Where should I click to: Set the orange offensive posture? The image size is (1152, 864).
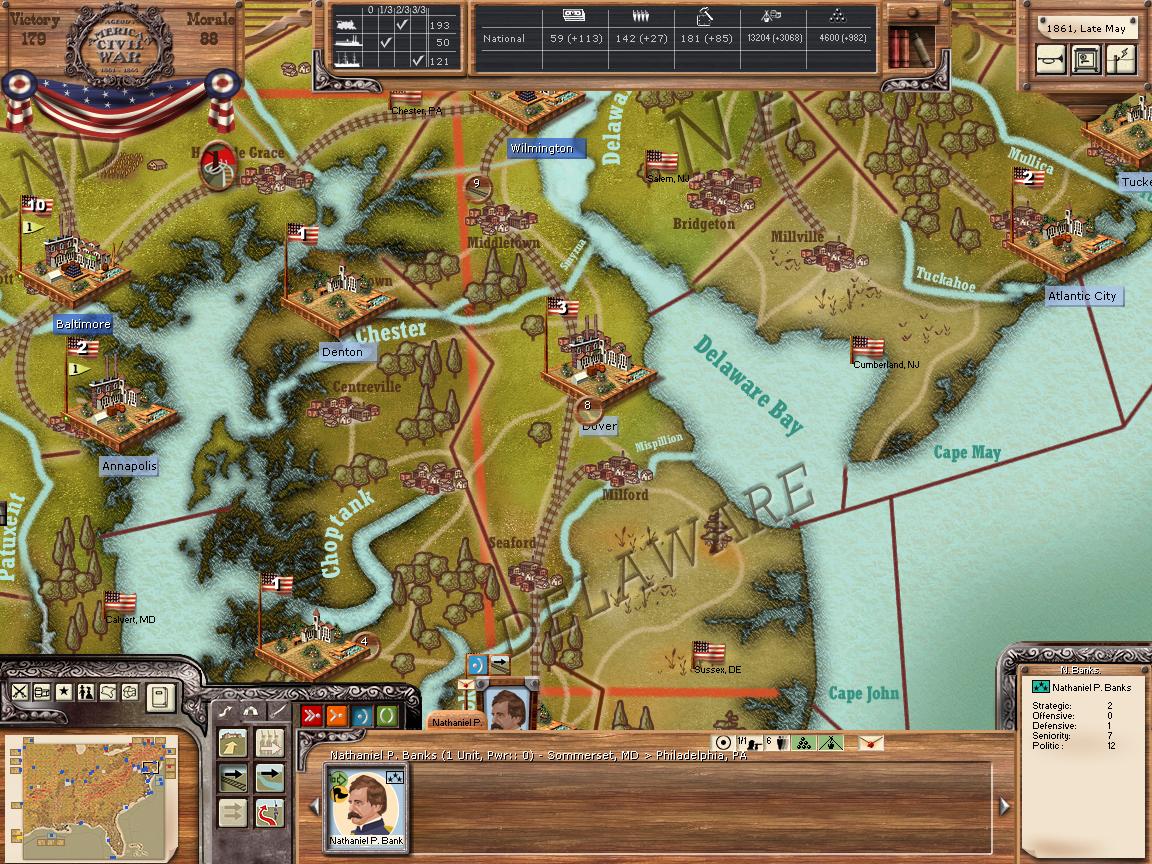click(x=337, y=715)
